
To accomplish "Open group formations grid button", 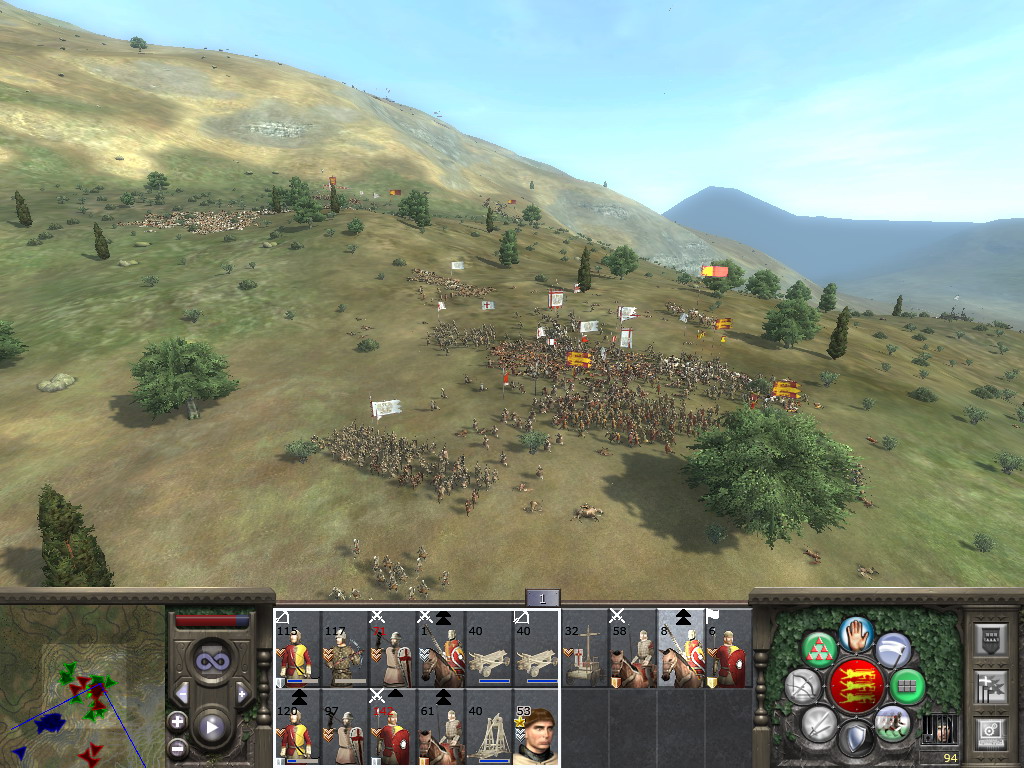I will pyautogui.click(x=908, y=686).
